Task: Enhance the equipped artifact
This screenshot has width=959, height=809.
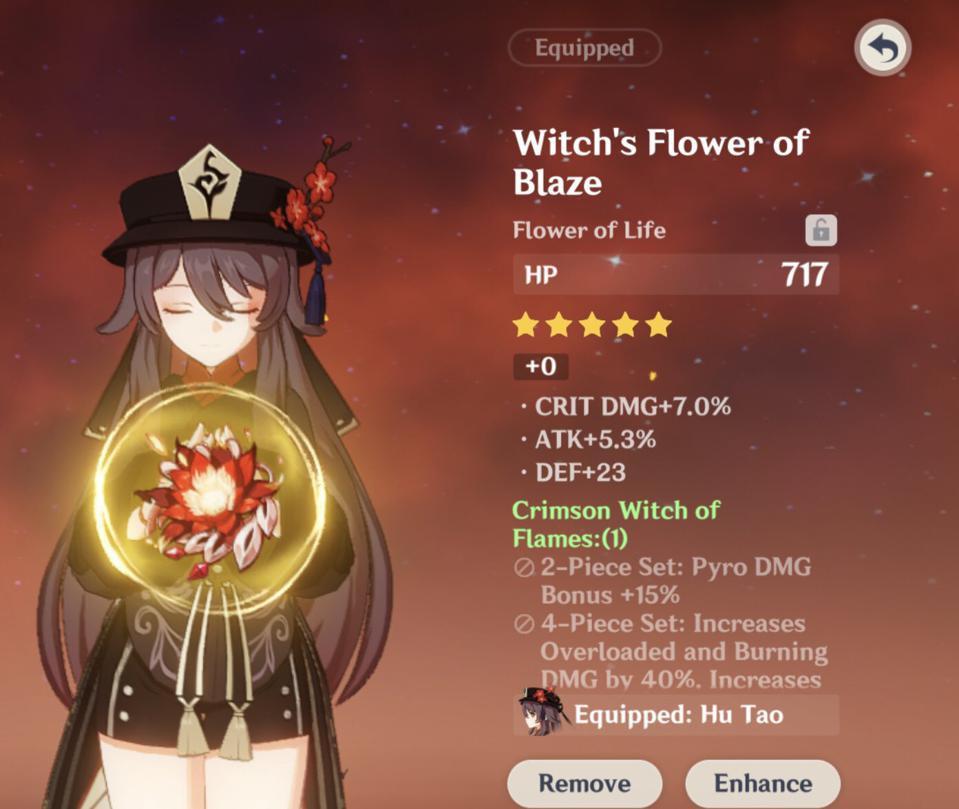Action: pos(762,783)
